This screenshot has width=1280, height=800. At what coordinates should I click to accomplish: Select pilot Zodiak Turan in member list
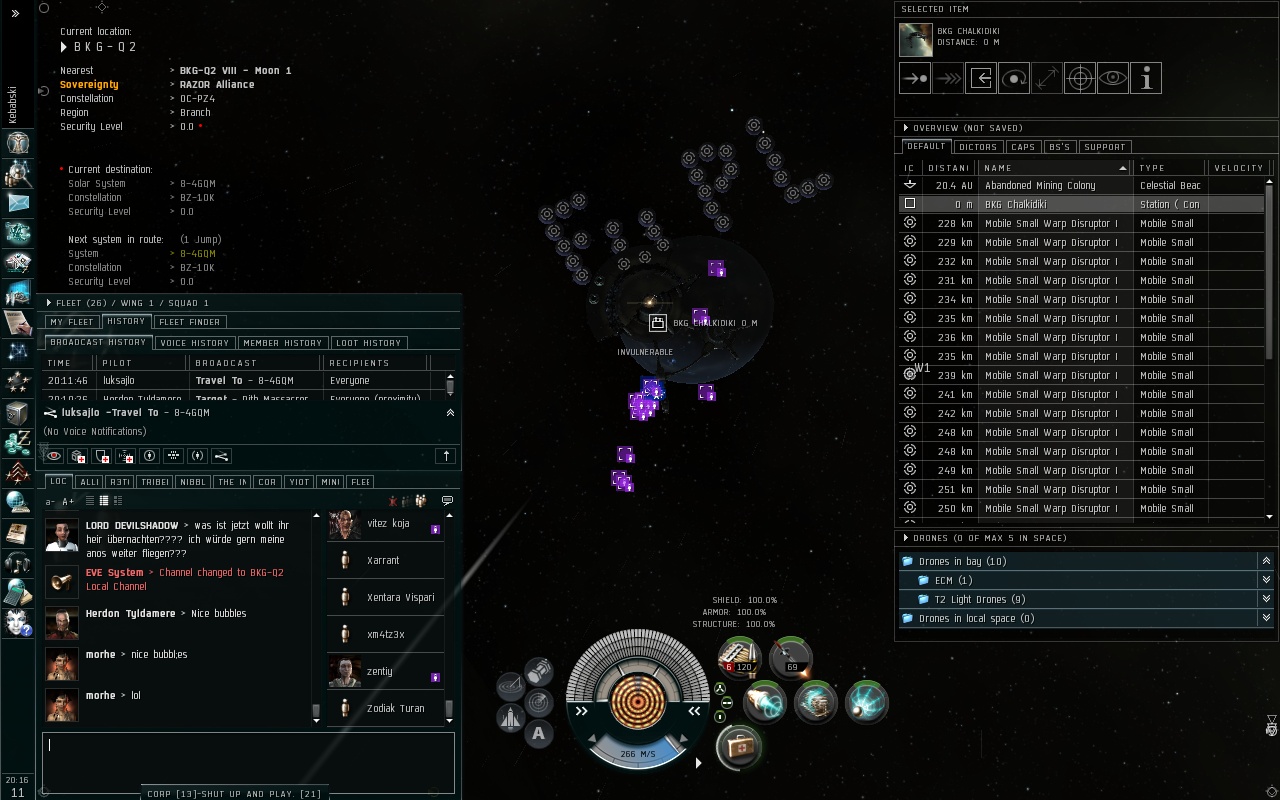tap(395, 708)
